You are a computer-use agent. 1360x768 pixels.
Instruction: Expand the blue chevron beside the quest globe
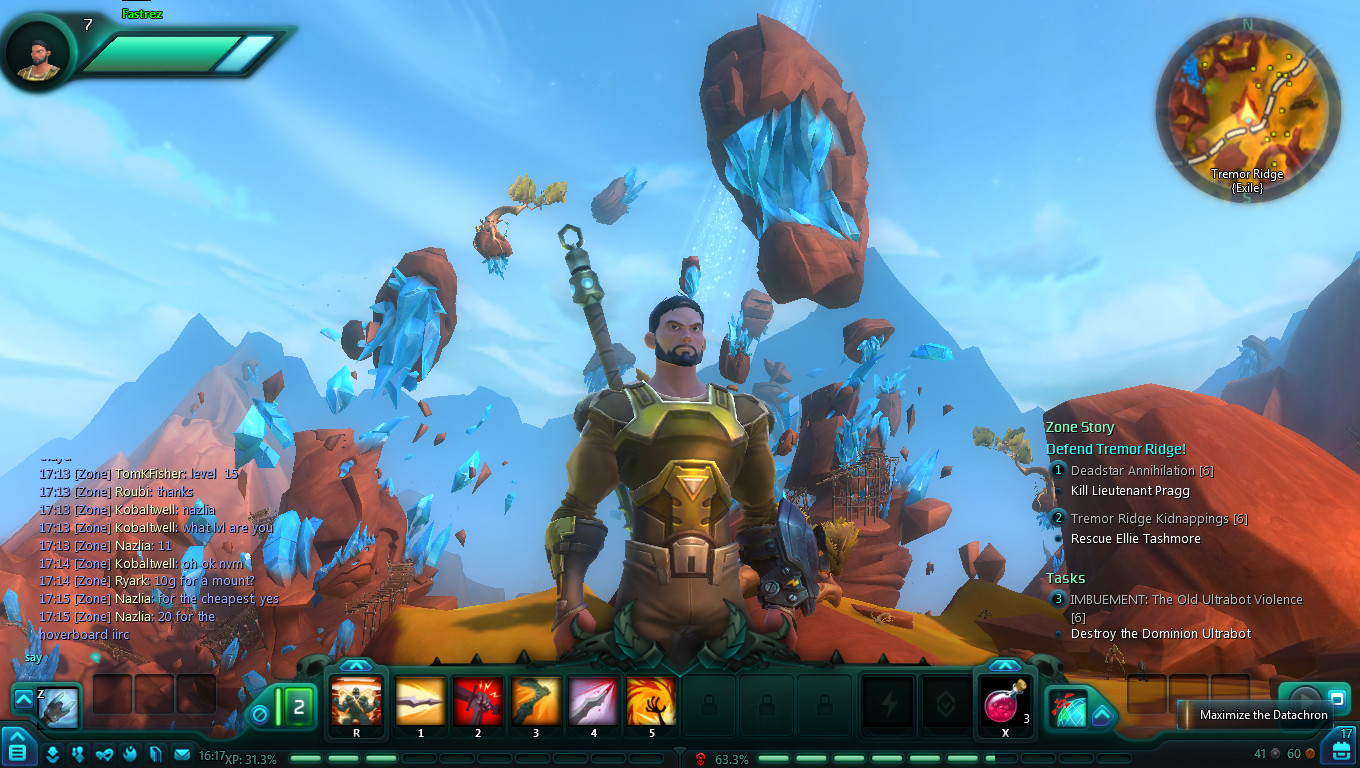point(1102,715)
